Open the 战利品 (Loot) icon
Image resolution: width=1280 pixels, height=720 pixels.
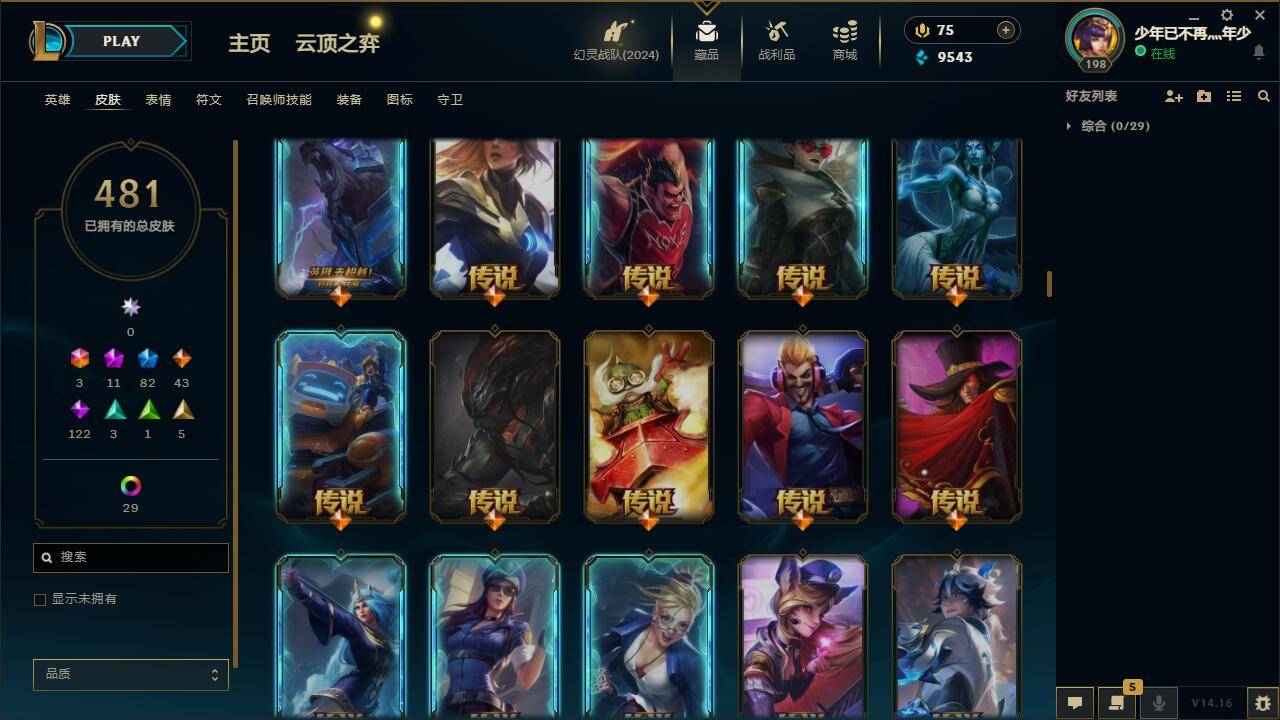[x=776, y=35]
